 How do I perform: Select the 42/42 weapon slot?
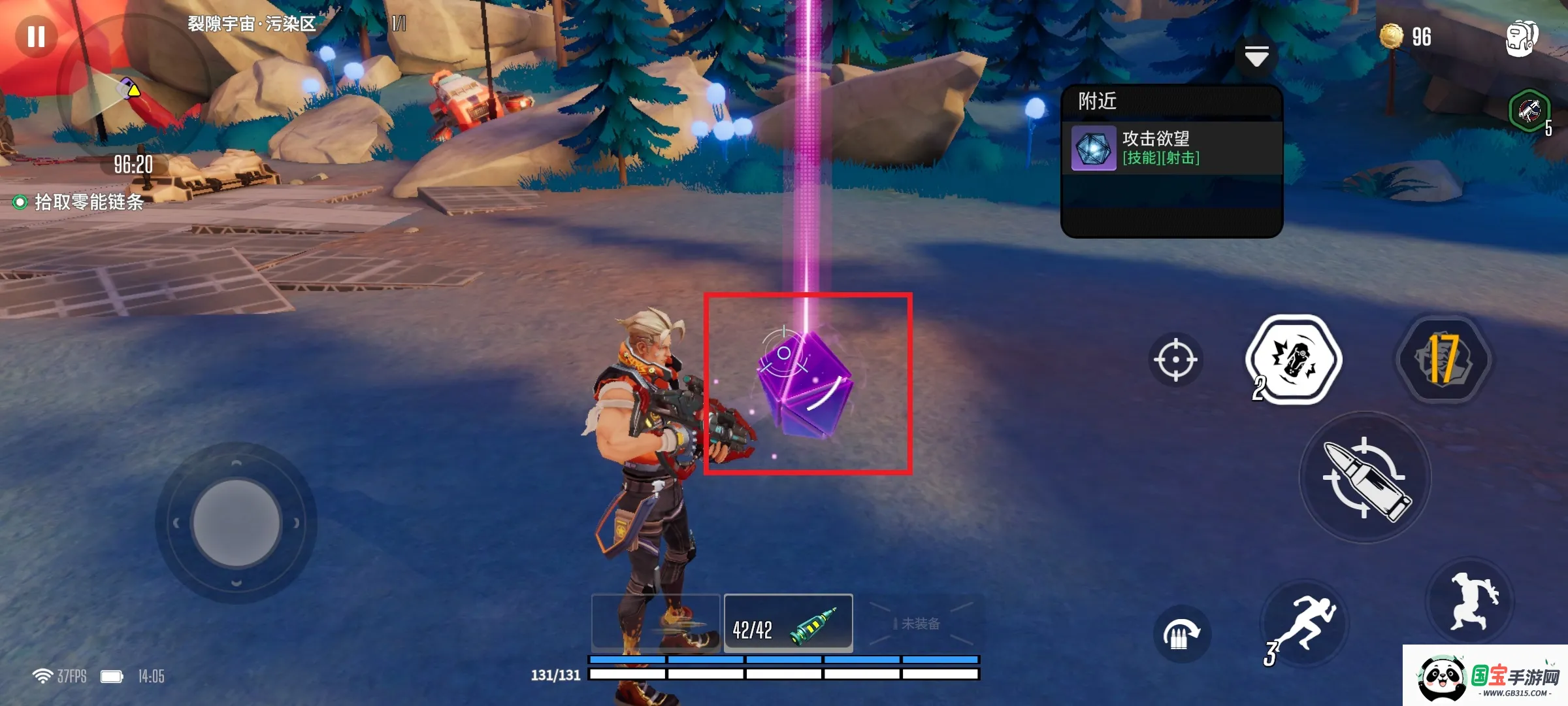(x=788, y=624)
